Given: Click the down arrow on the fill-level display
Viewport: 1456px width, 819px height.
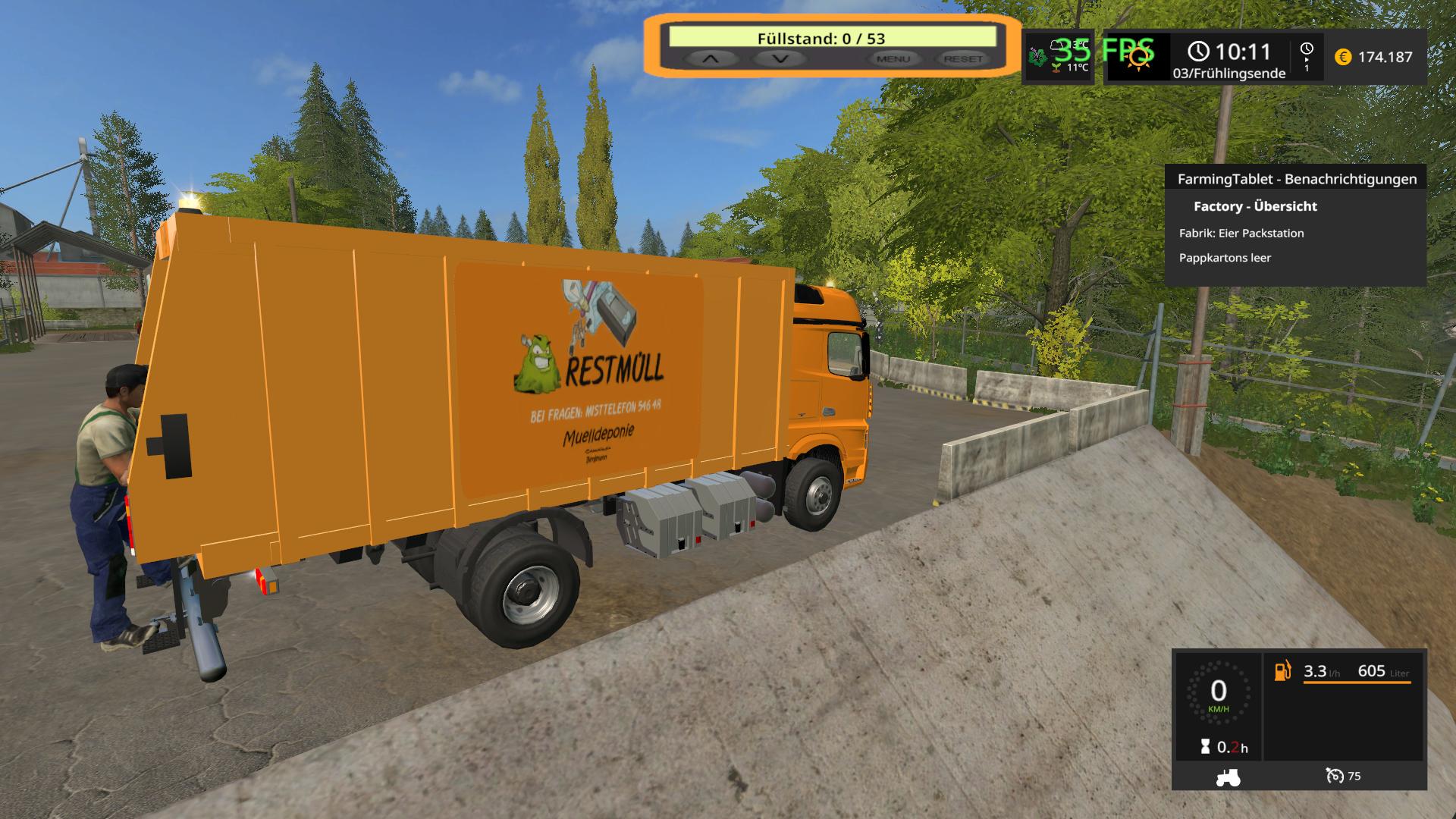Looking at the screenshot, I should pos(780,58).
